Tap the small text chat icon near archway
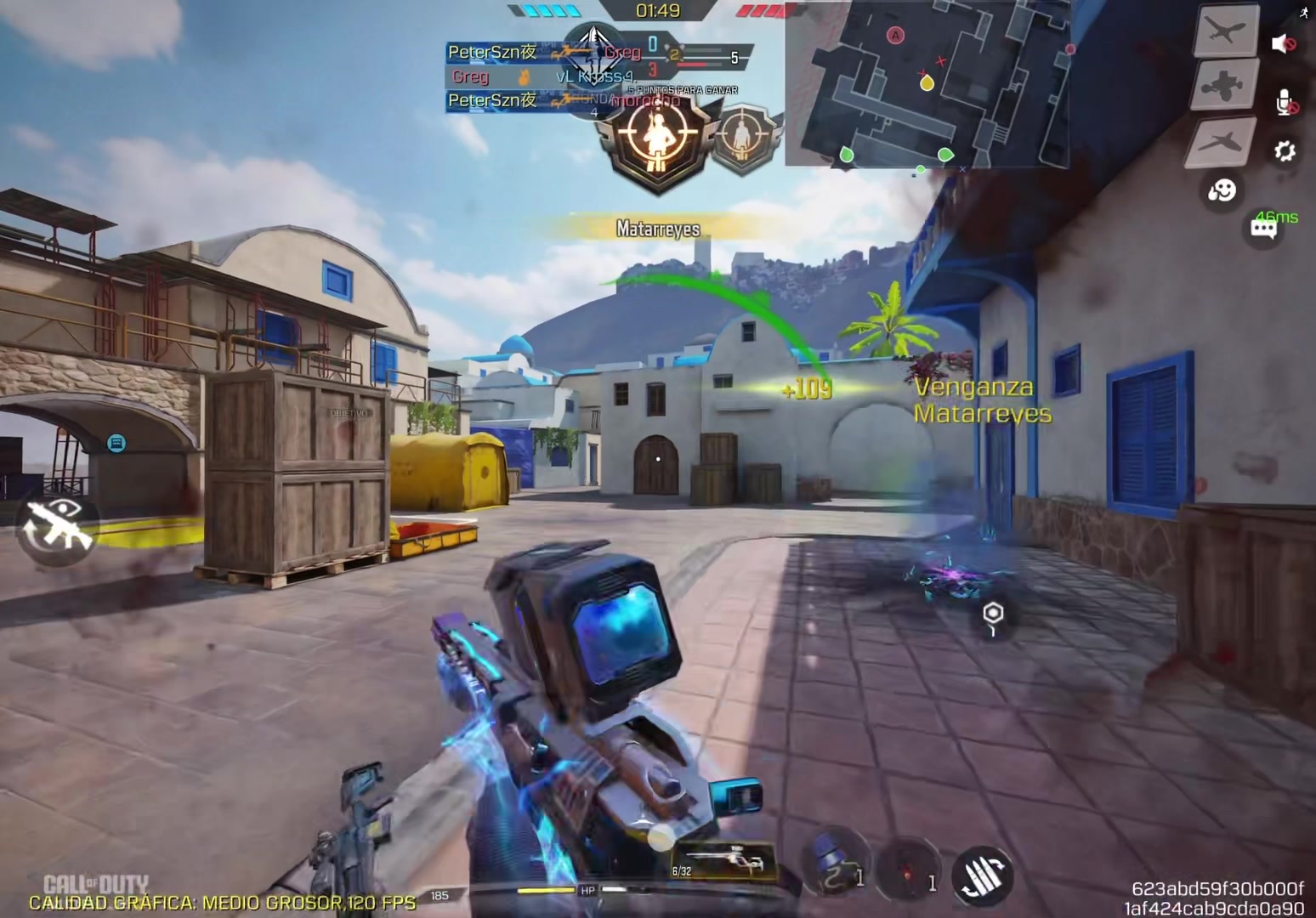1316x918 pixels. [116, 443]
